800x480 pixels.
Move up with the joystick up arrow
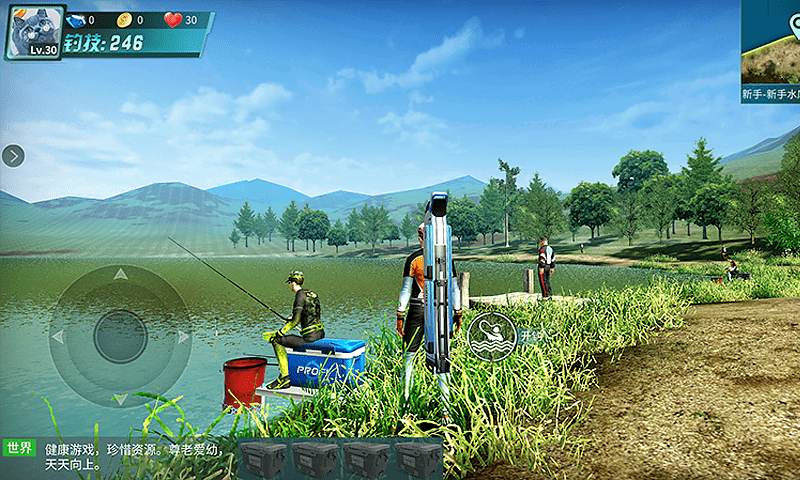120,273
